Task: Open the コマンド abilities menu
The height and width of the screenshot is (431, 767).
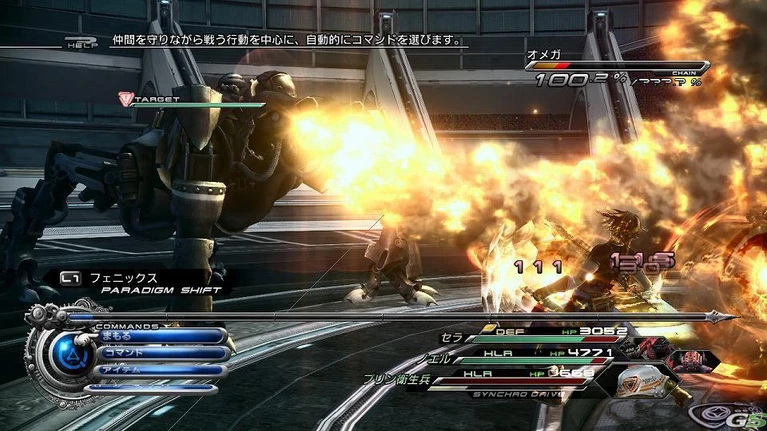Action: pyautogui.click(x=158, y=353)
